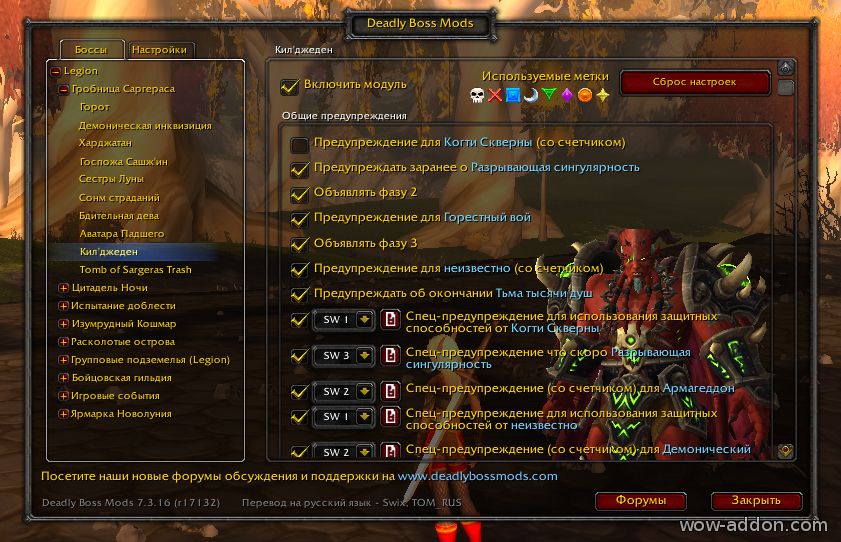Expand the Цитадель Ночи category
Screen dimensions: 841x542
coord(64,288)
